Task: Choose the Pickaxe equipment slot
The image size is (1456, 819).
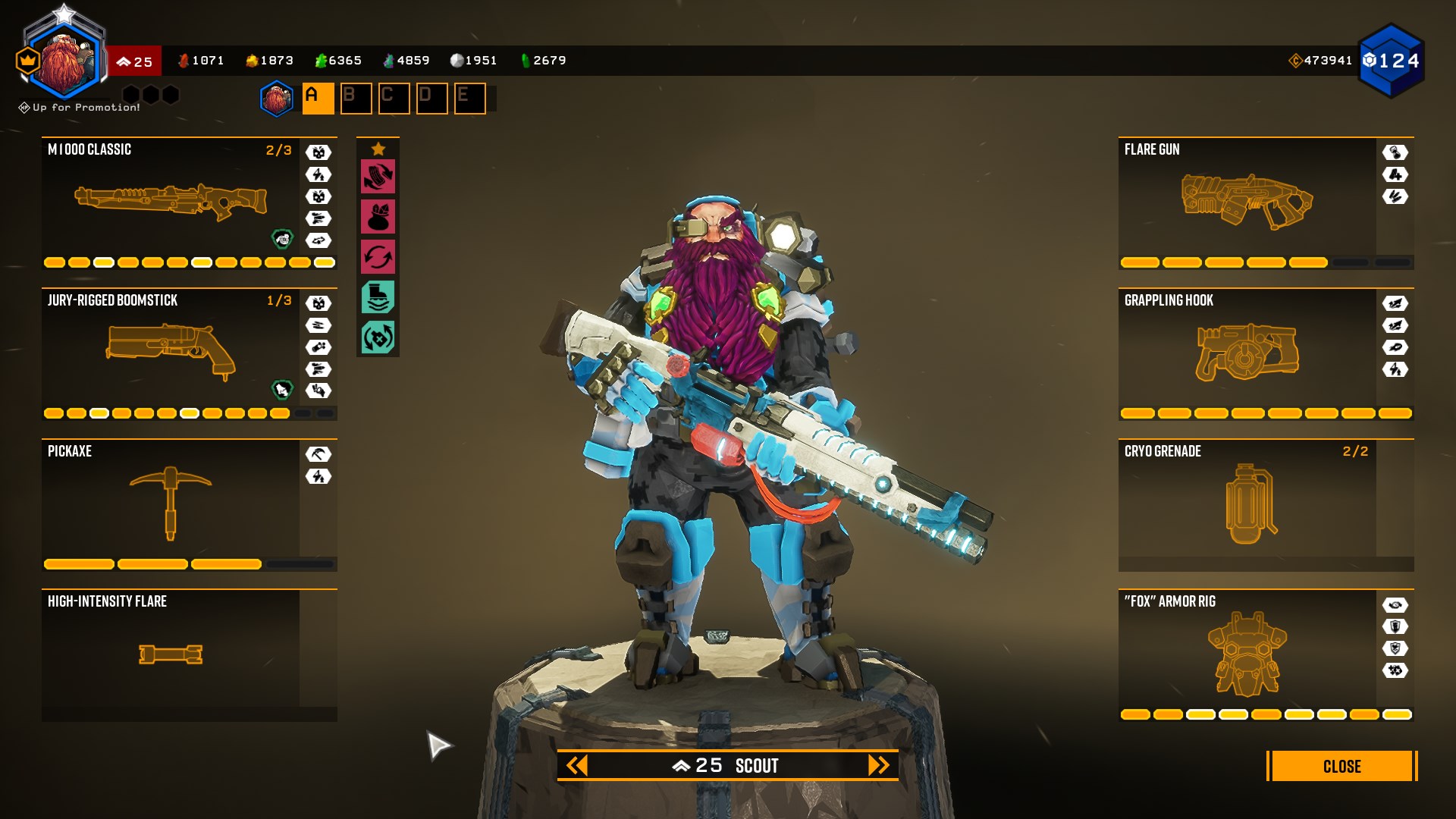Action: click(171, 503)
